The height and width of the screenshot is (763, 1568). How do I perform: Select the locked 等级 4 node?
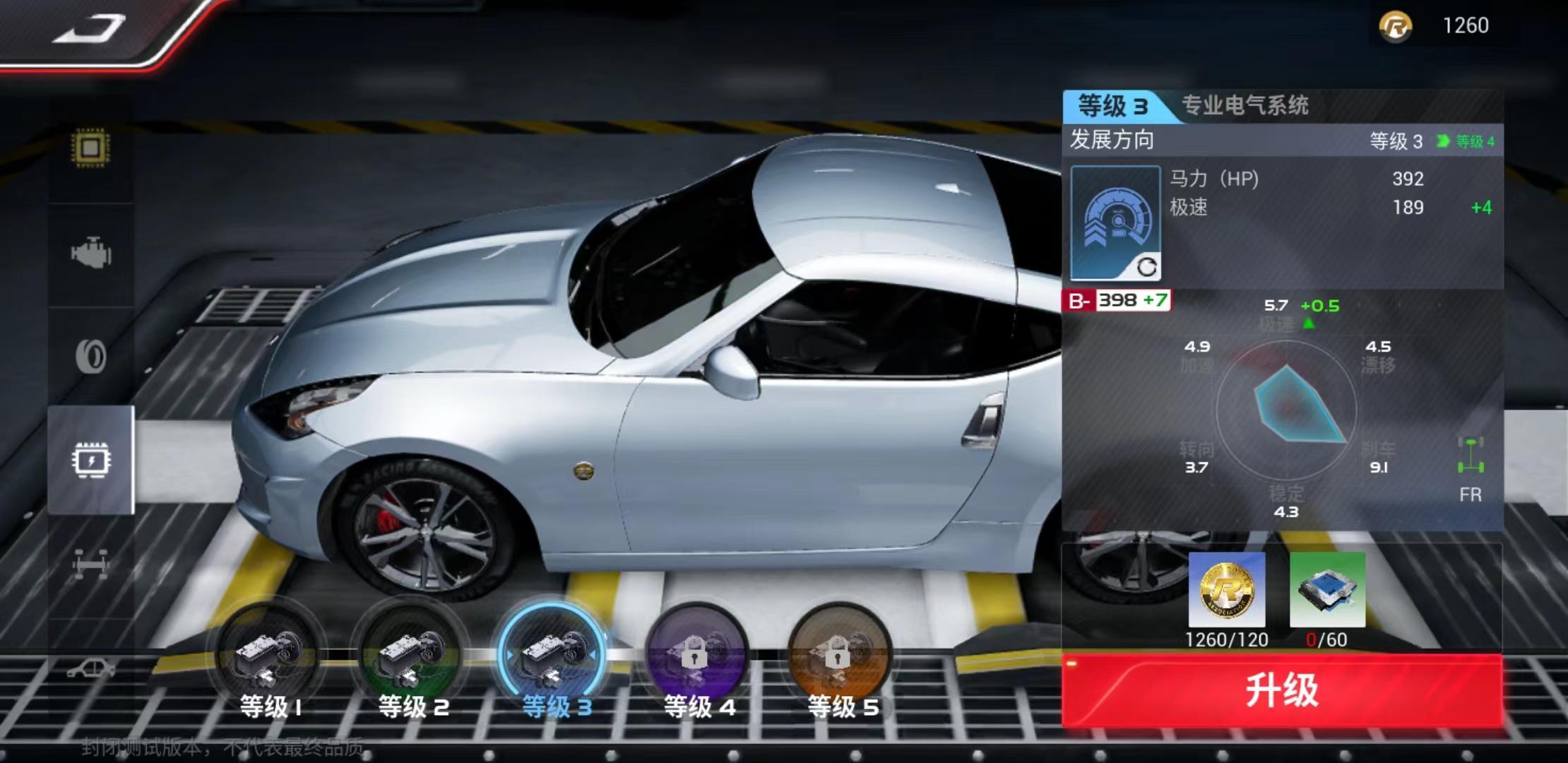(697, 658)
